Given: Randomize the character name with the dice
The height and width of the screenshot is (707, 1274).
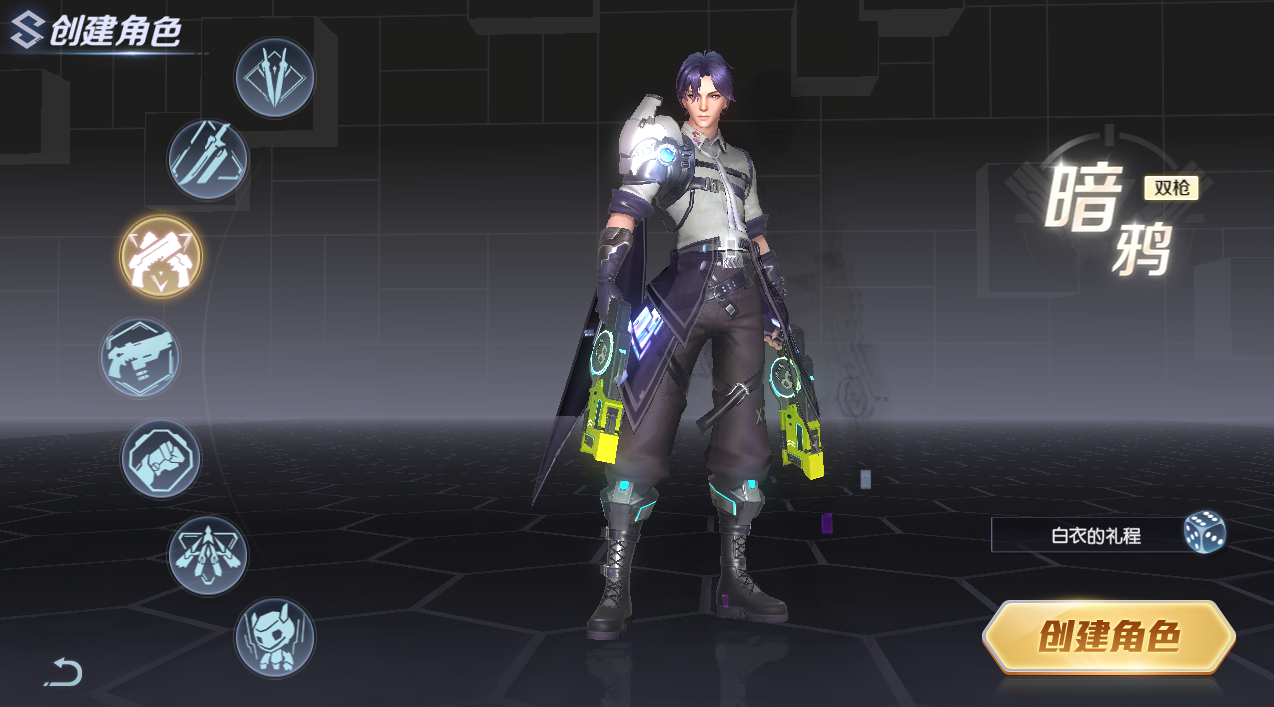Looking at the screenshot, I should (1204, 533).
